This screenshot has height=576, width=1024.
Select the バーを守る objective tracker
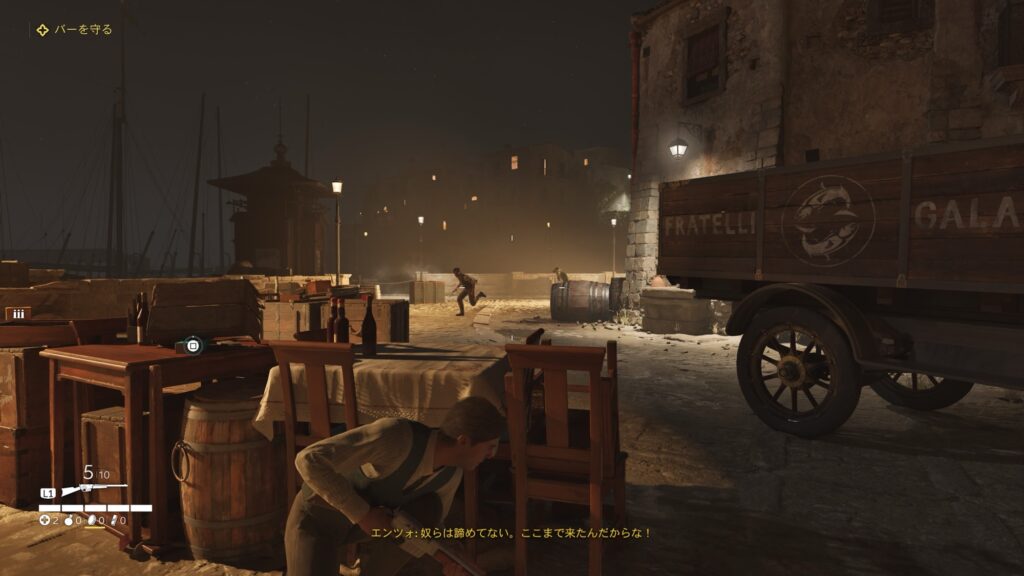(75, 30)
